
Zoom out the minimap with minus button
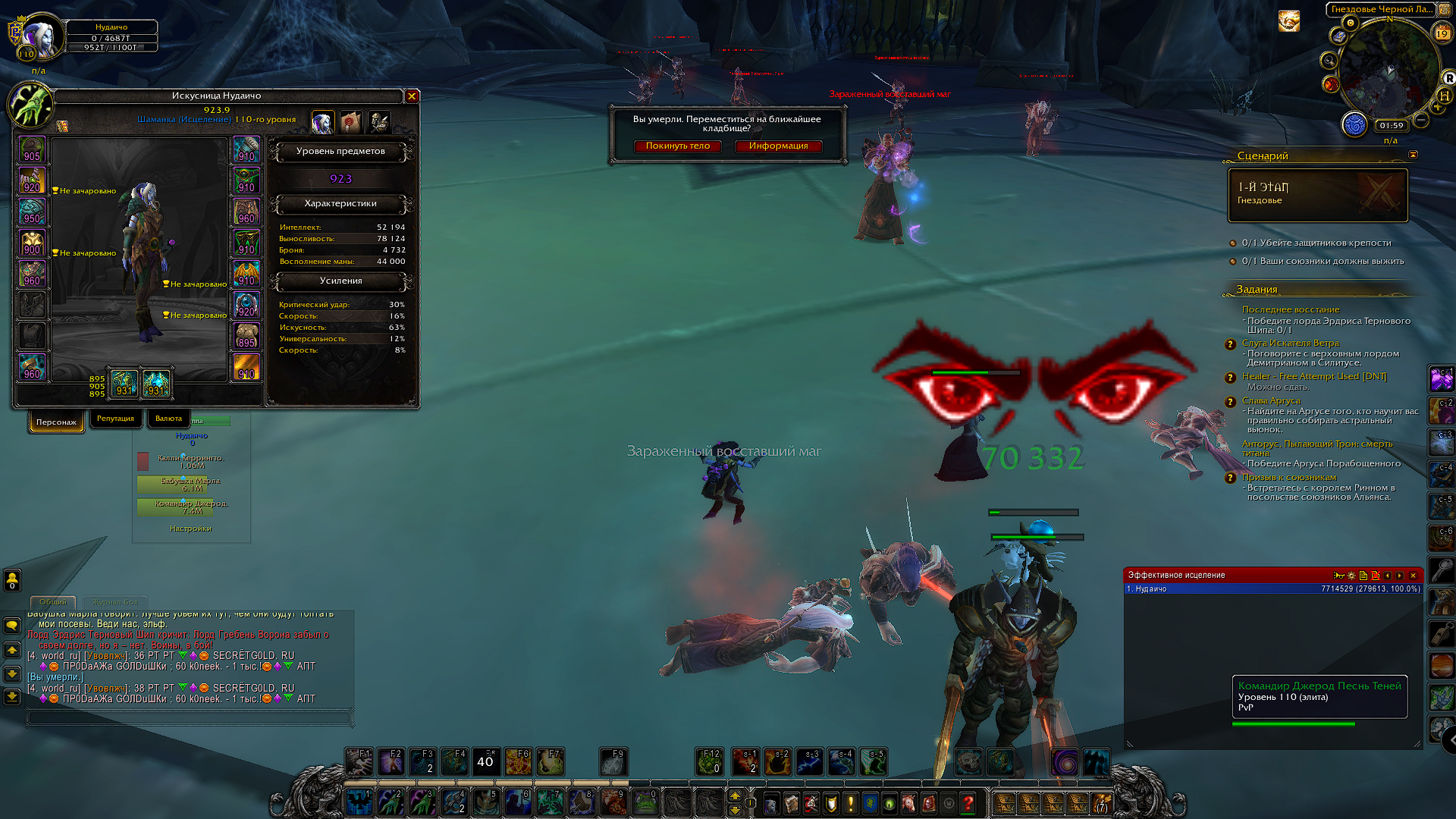point(1421,121)
